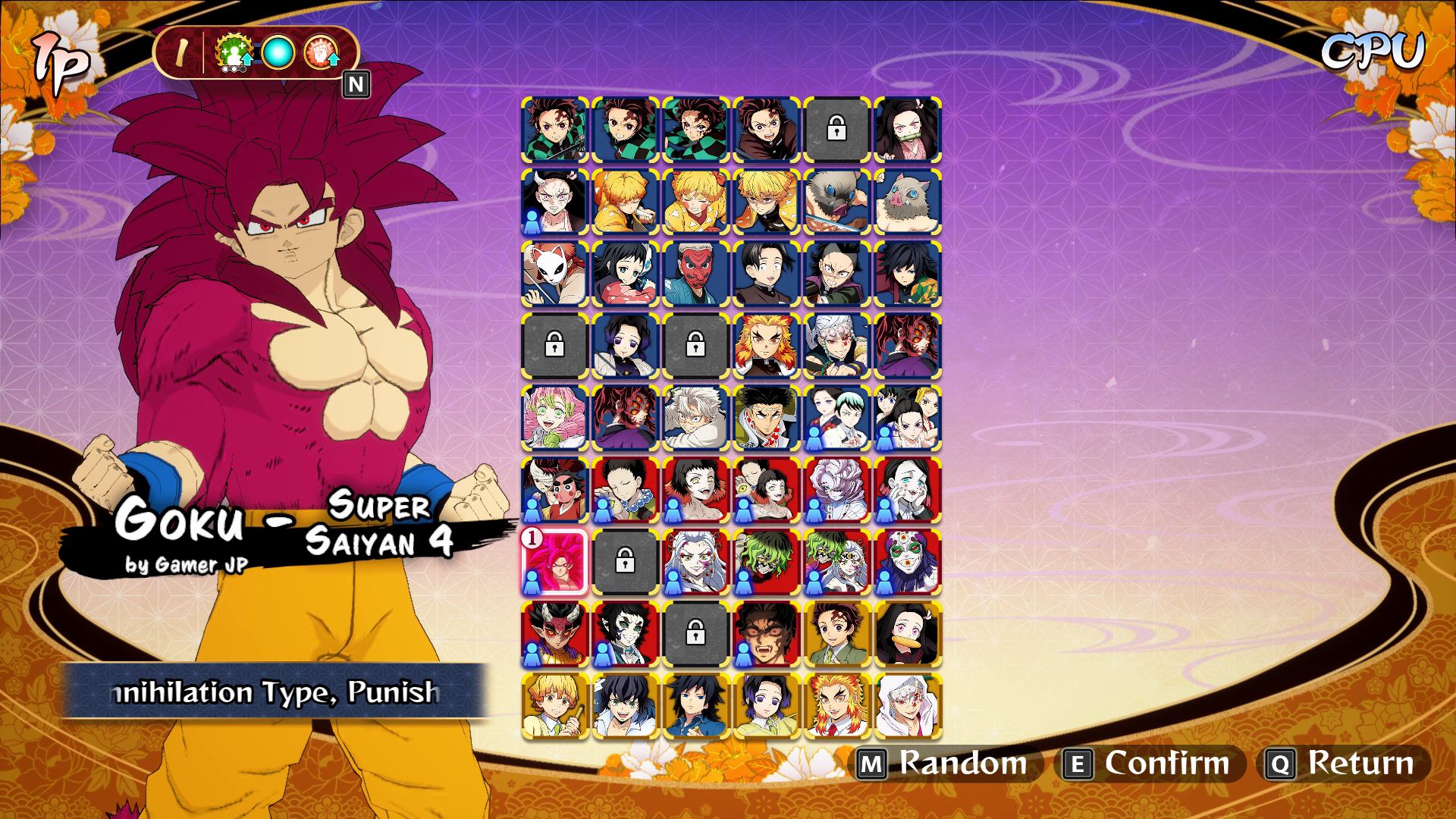Select Tengen in the white hoodie
1456x819 pixels.
907,705
